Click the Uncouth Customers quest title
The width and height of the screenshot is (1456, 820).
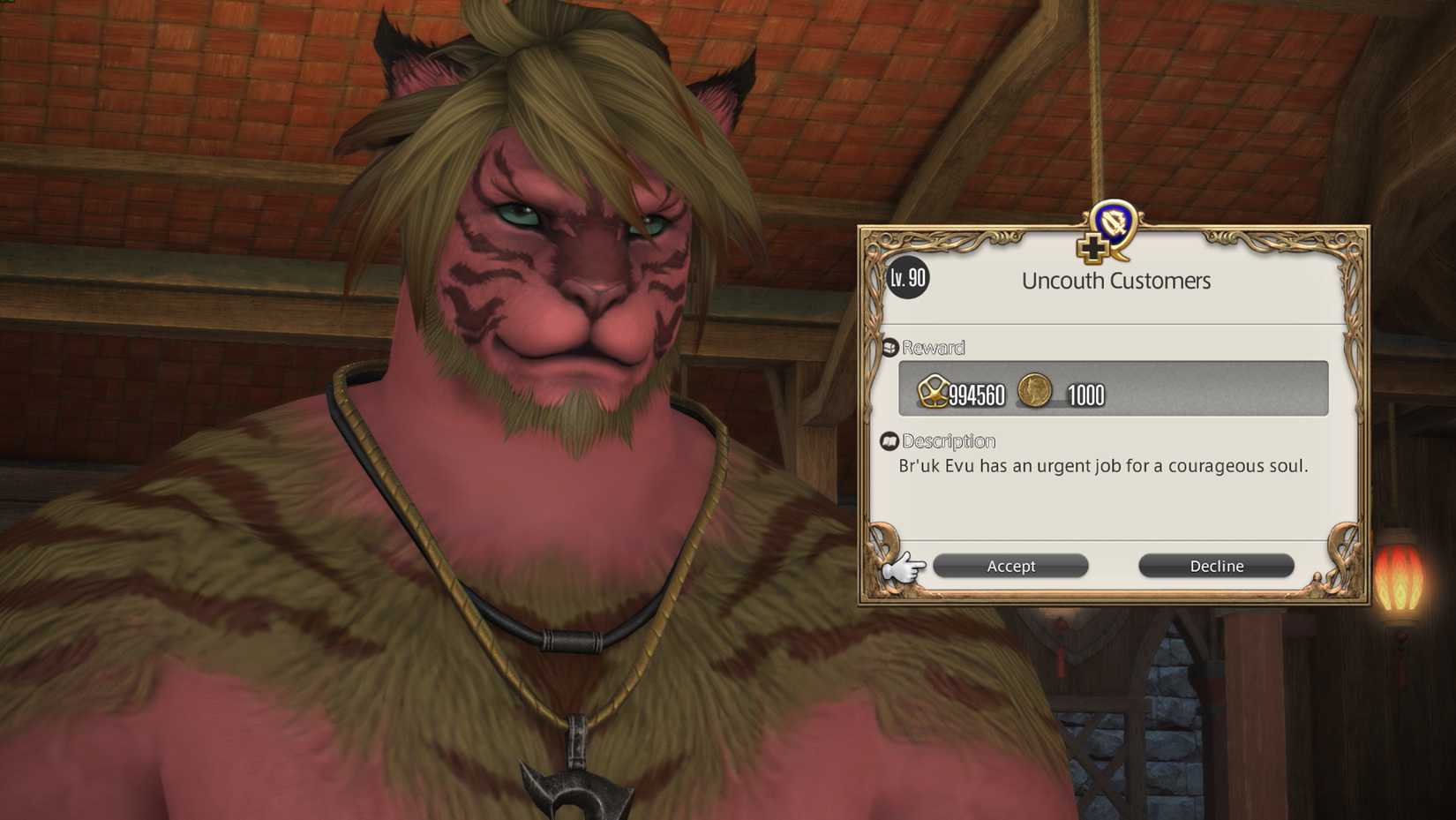[x=1117, y=281]
